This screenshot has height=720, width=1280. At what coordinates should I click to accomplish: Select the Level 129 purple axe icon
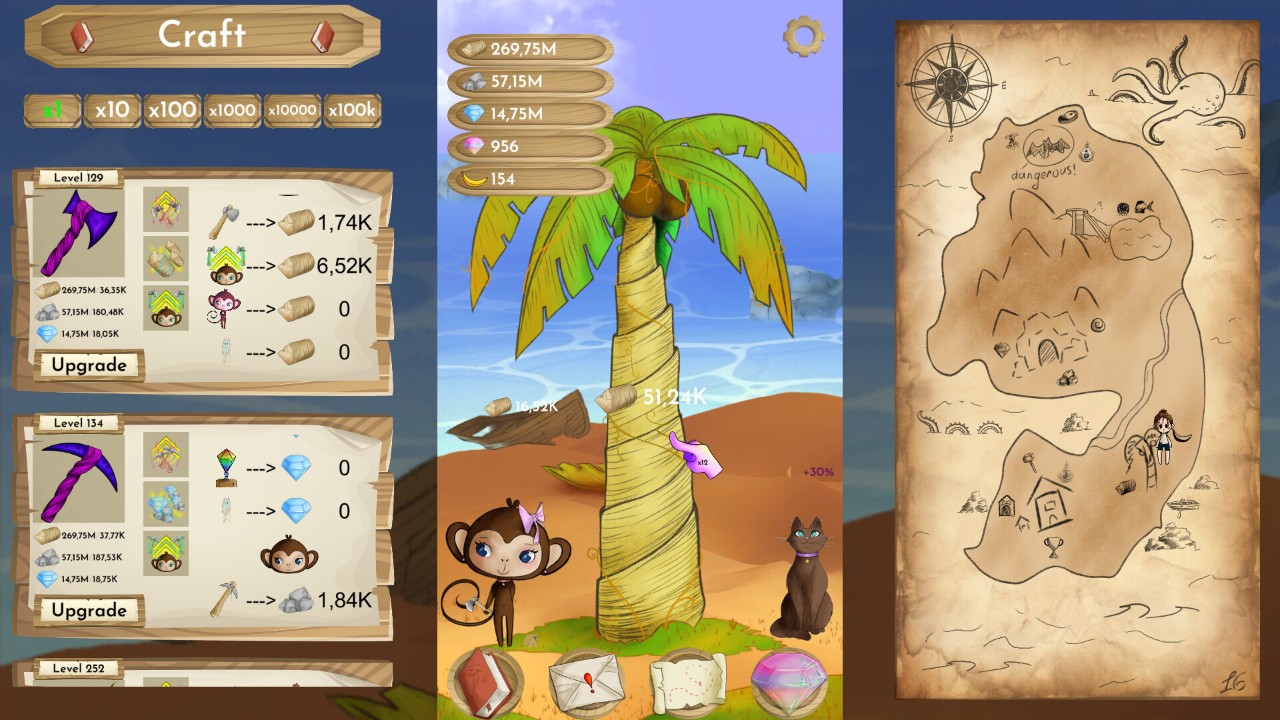(80, 233)
